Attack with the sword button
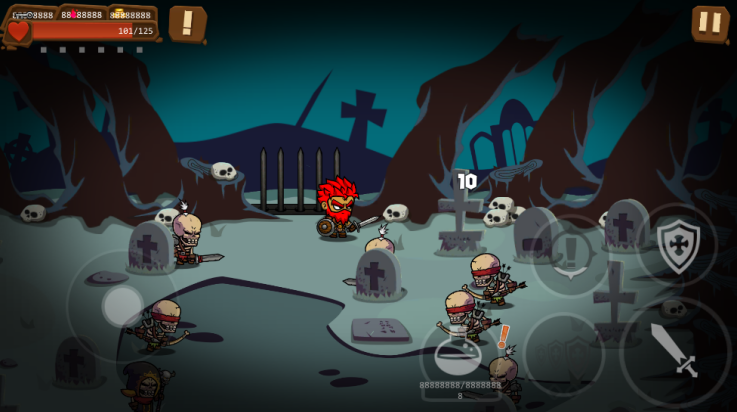737x412 pixels. (x=675, y=352)
